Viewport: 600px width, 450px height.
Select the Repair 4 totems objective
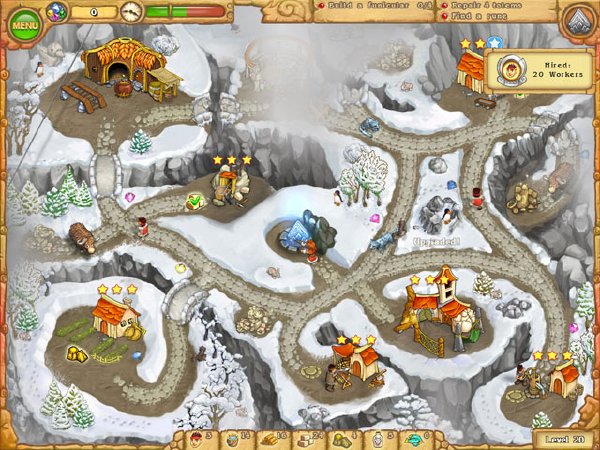click(481, 5)
